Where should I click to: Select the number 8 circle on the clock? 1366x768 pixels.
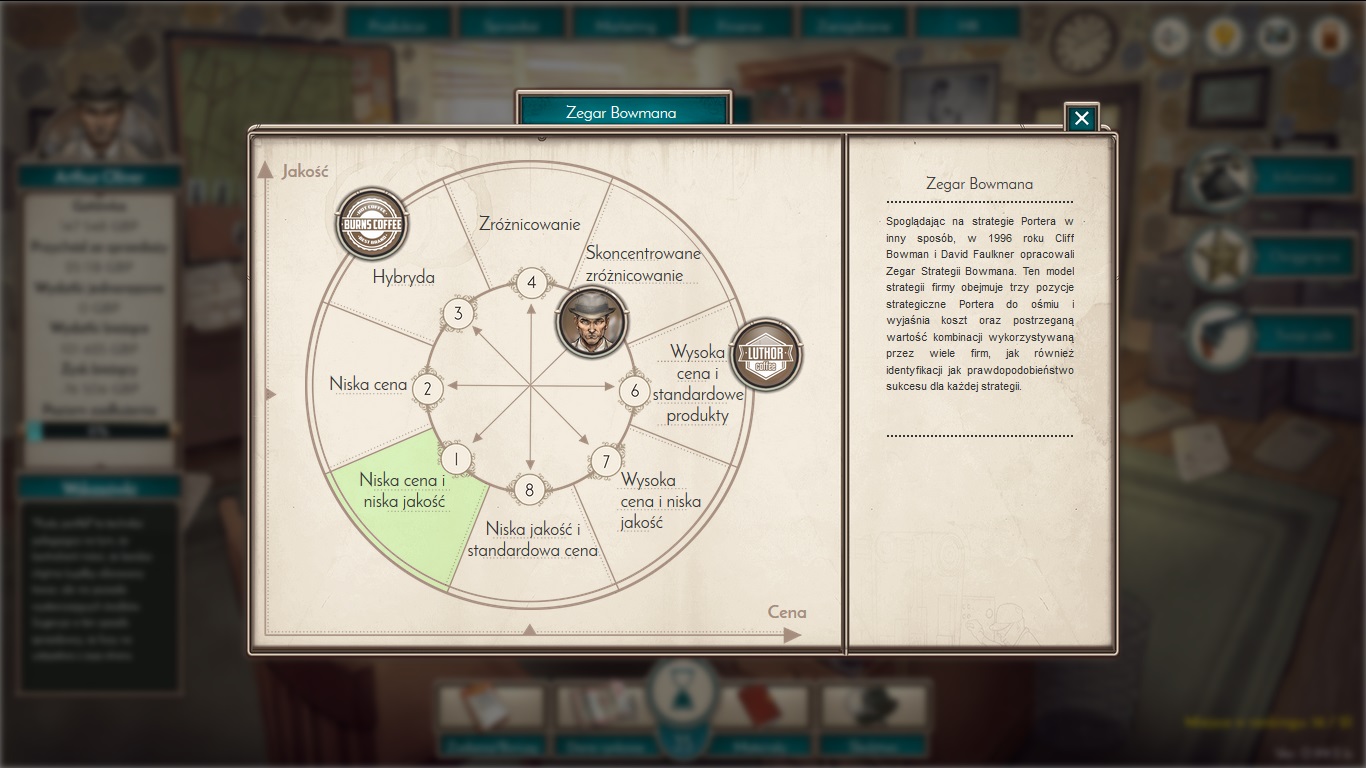[529, 490]
